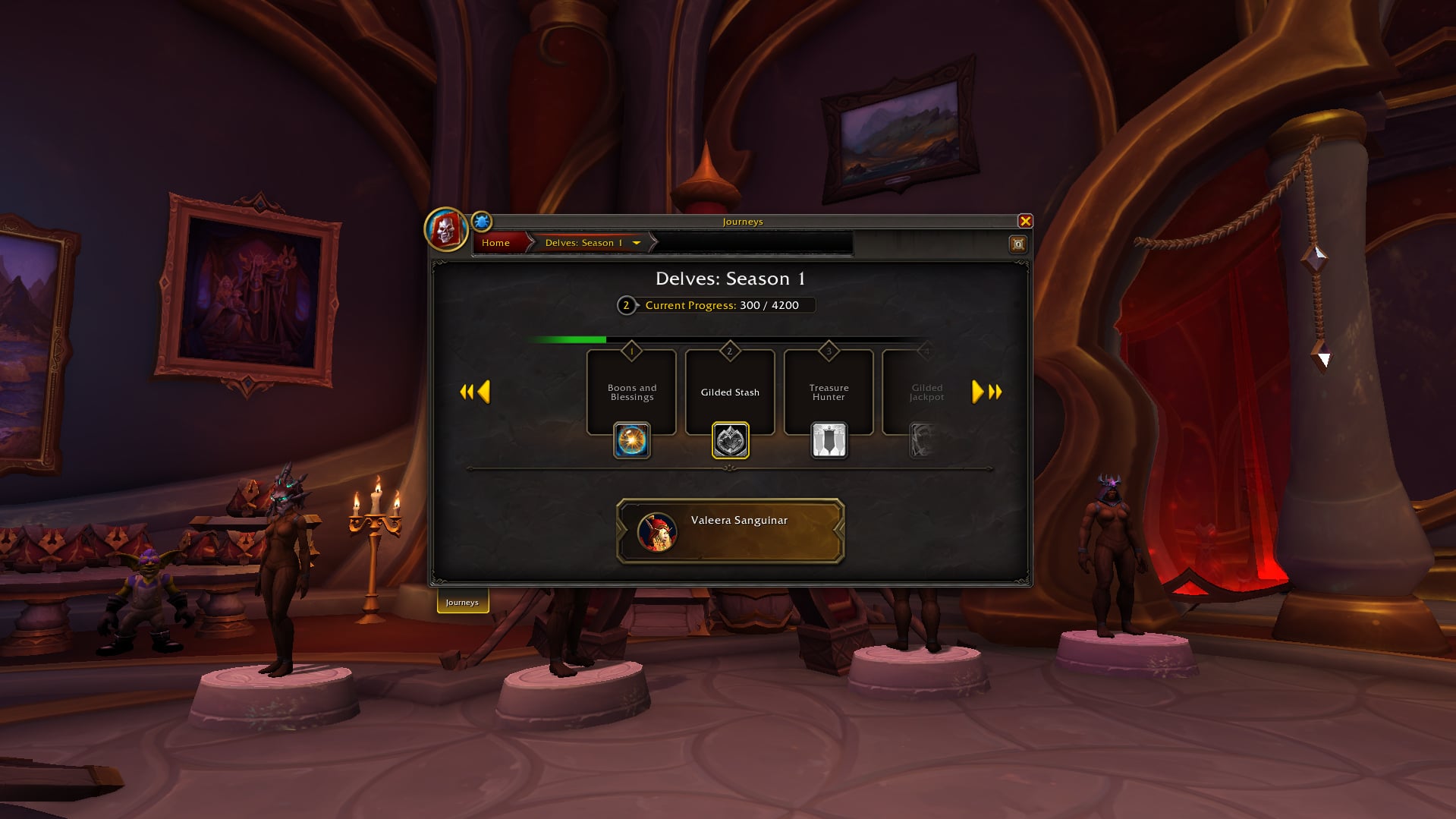Image resolution: width=1456 pixels, height=819 pixels.
Task: Jump to the first rewards with the double left arrow
Action: 466,392
